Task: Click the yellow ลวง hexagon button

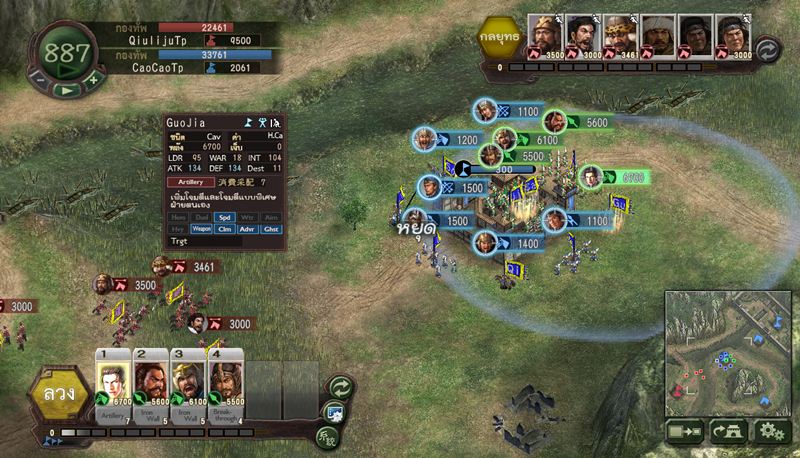Action: pyautogui.click(x=58, y=393)
